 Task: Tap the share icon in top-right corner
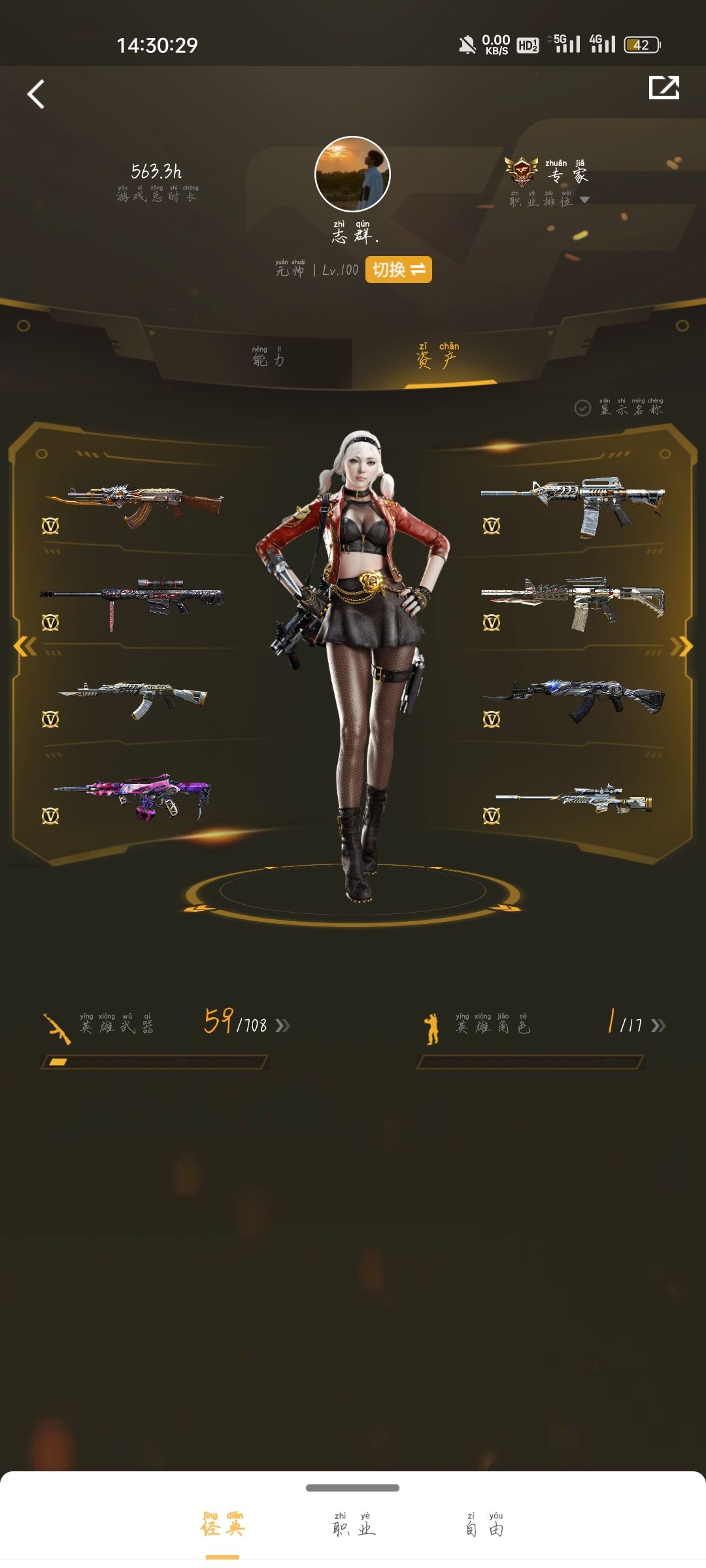point(664,88)
